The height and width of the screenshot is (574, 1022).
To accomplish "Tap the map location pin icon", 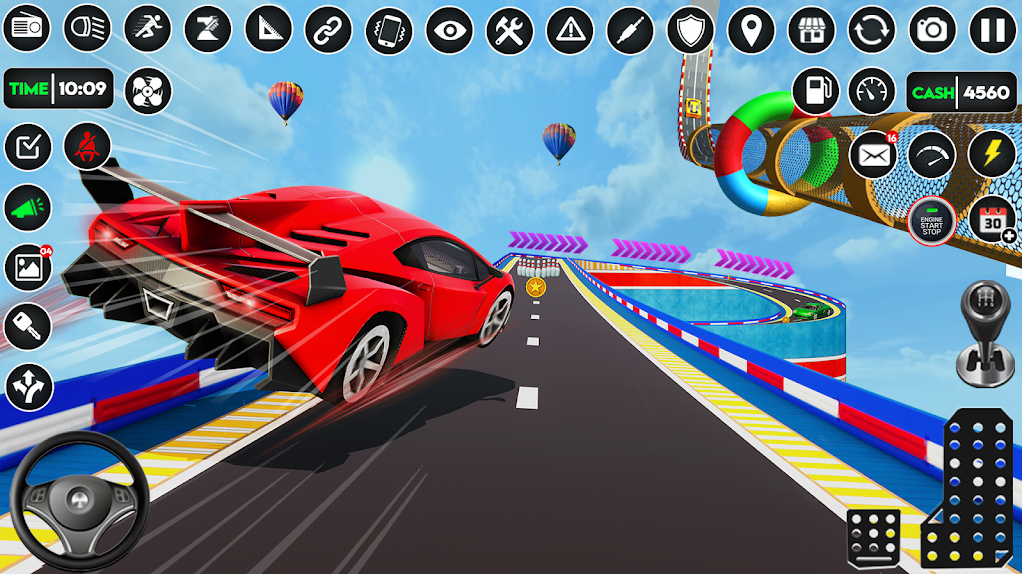I will (x=751, y=30).
